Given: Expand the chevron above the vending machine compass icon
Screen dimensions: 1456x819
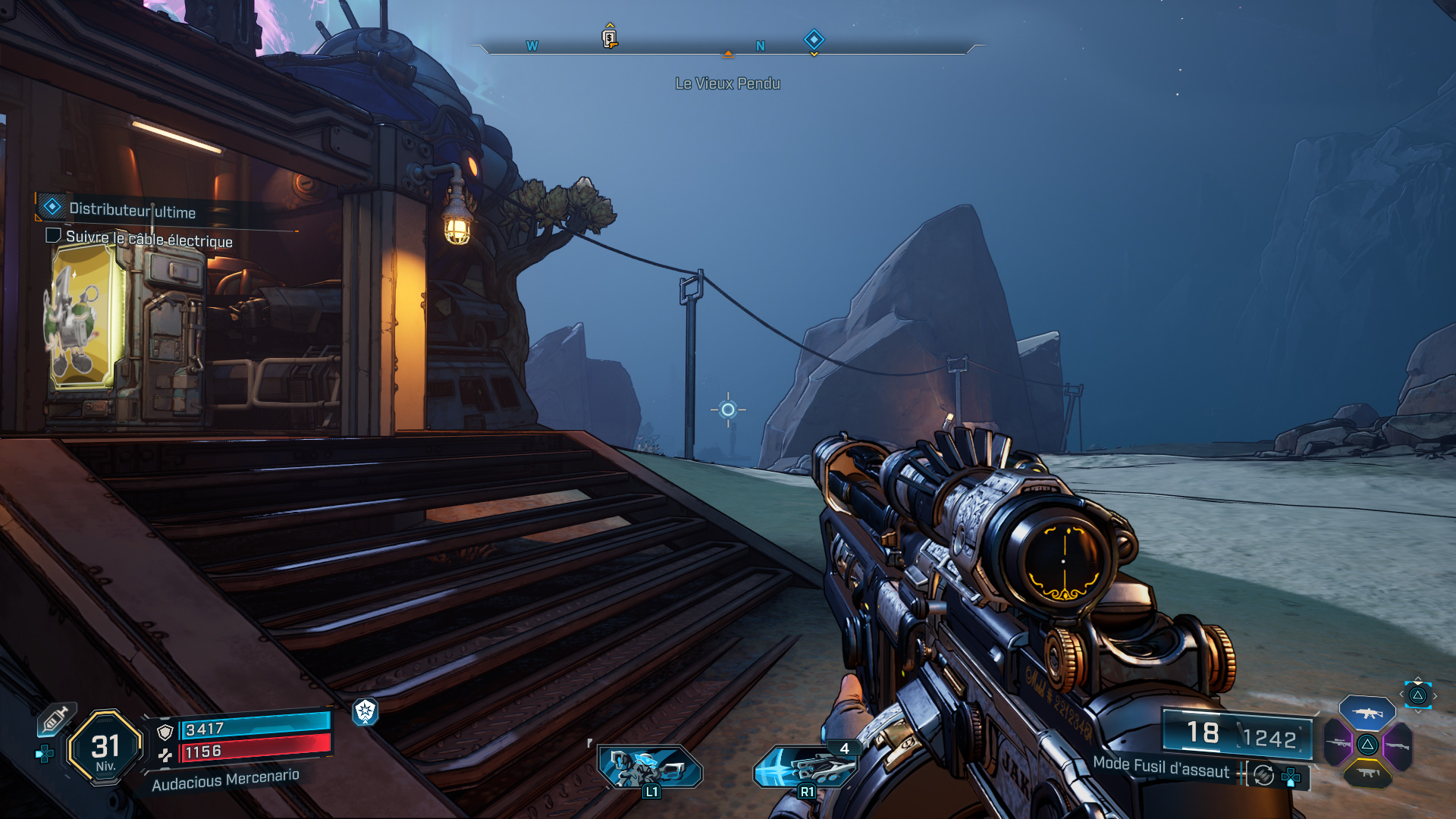Looking at the screenshot, I should click(x=610, y=24).
